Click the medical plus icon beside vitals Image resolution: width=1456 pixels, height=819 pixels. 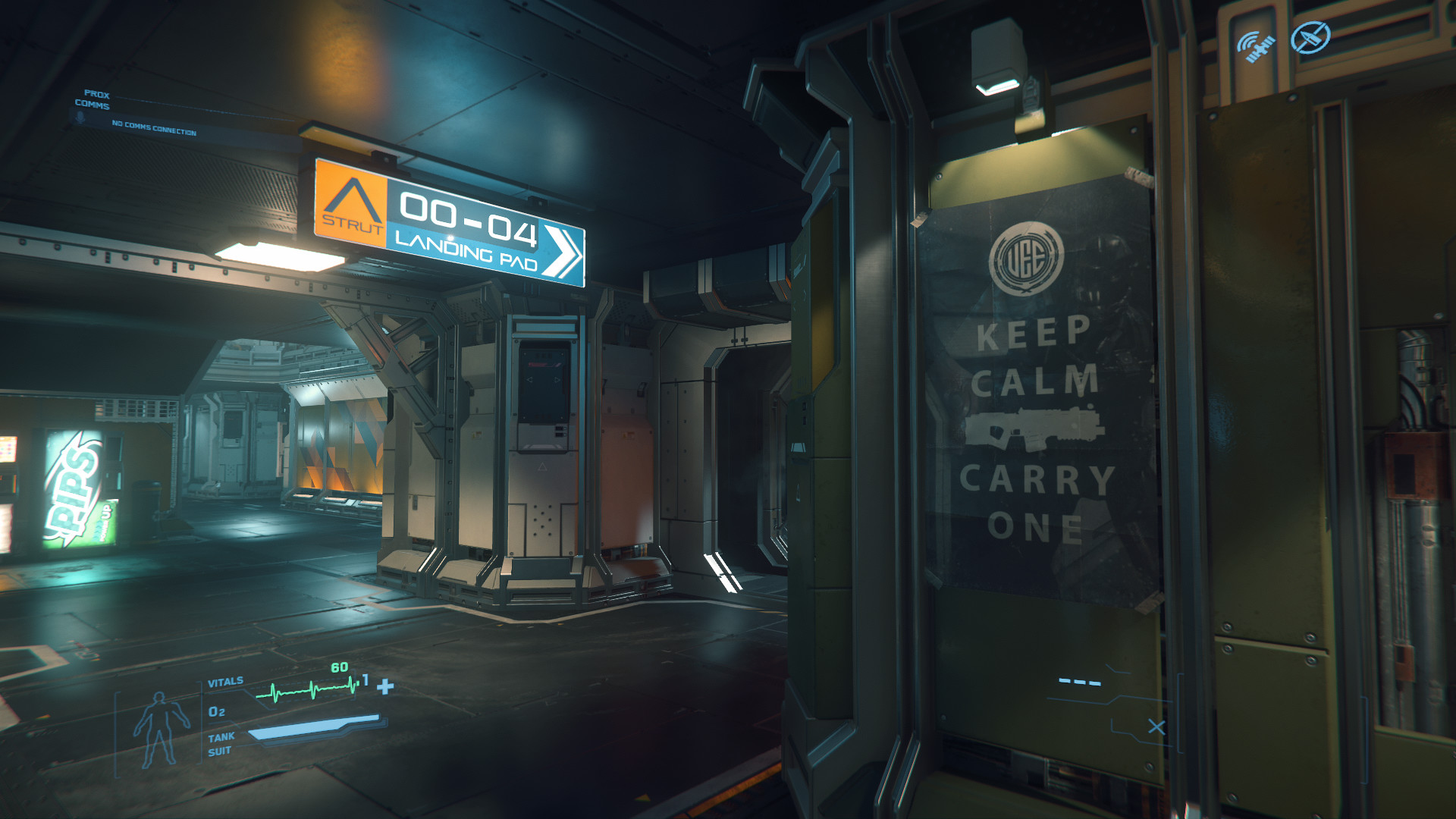pos(385,686)
